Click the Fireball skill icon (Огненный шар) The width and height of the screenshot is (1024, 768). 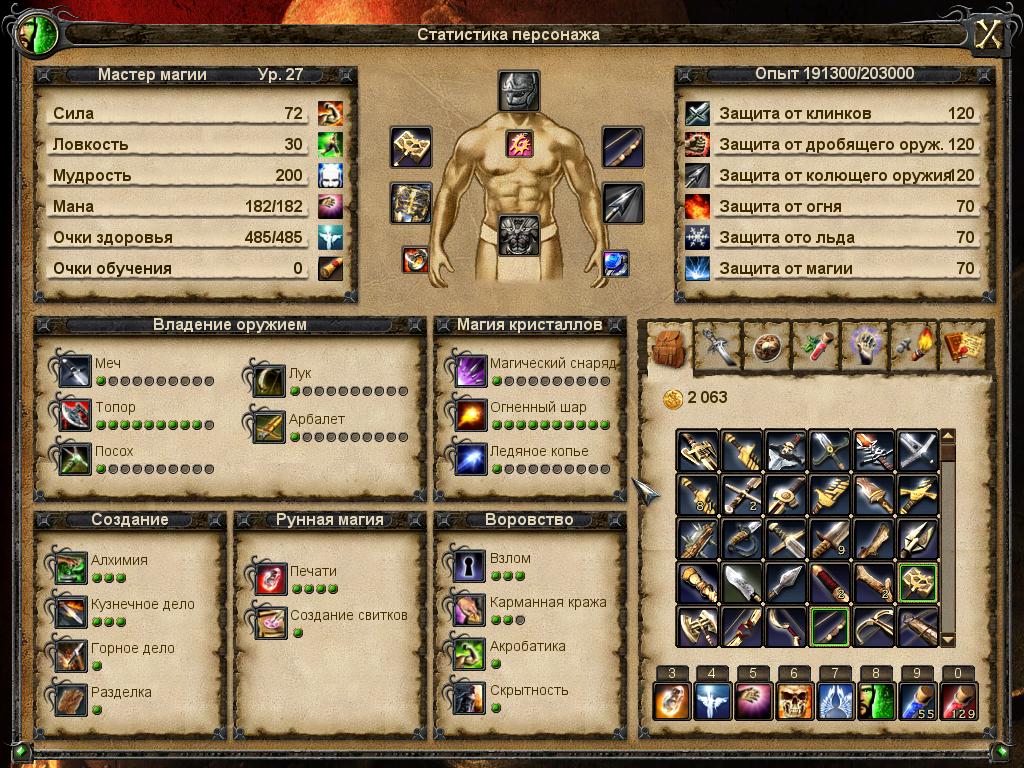(470, 414)
